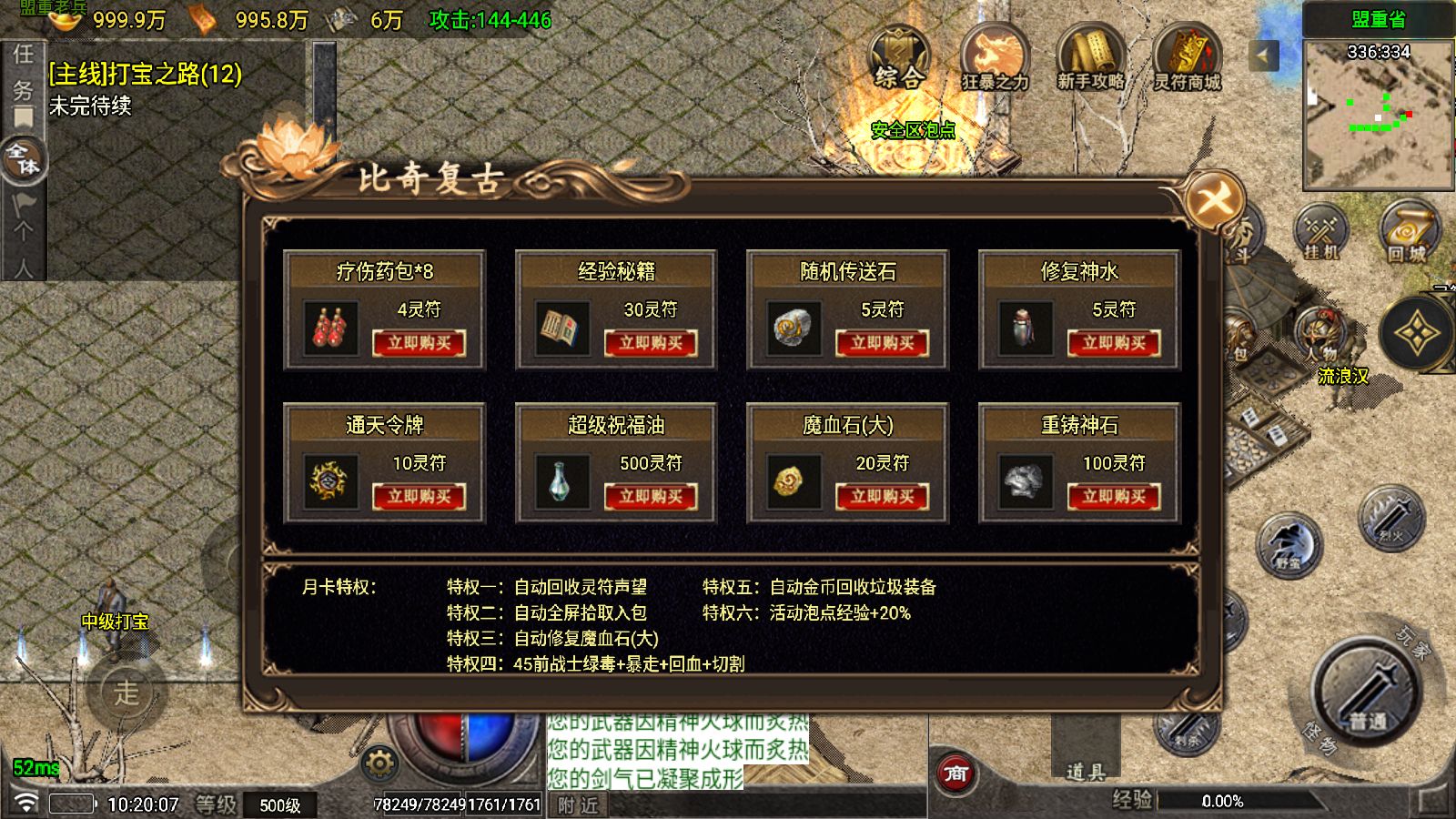Image resolution: width=1456 pixels, height=819 pixels.
Task: Purchase 重铸神石 for 100灵符
Action: 1114,497
